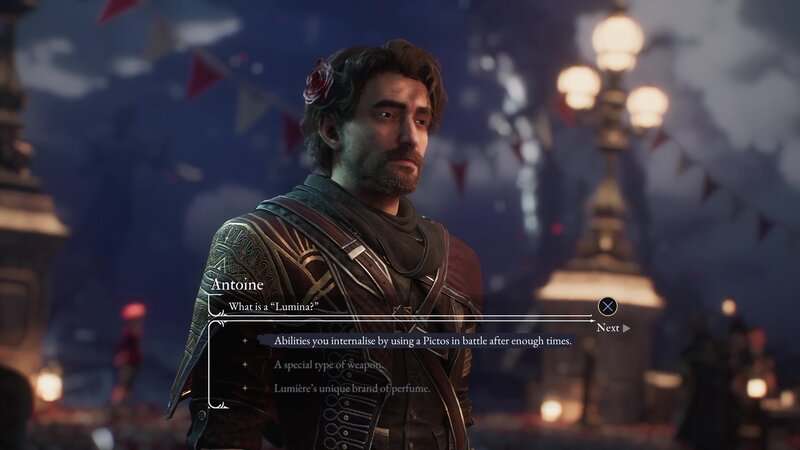Viewport: 800px width, 450px height.
Task: Advance dialogue with the Next button
Action: tap(612, 327)
